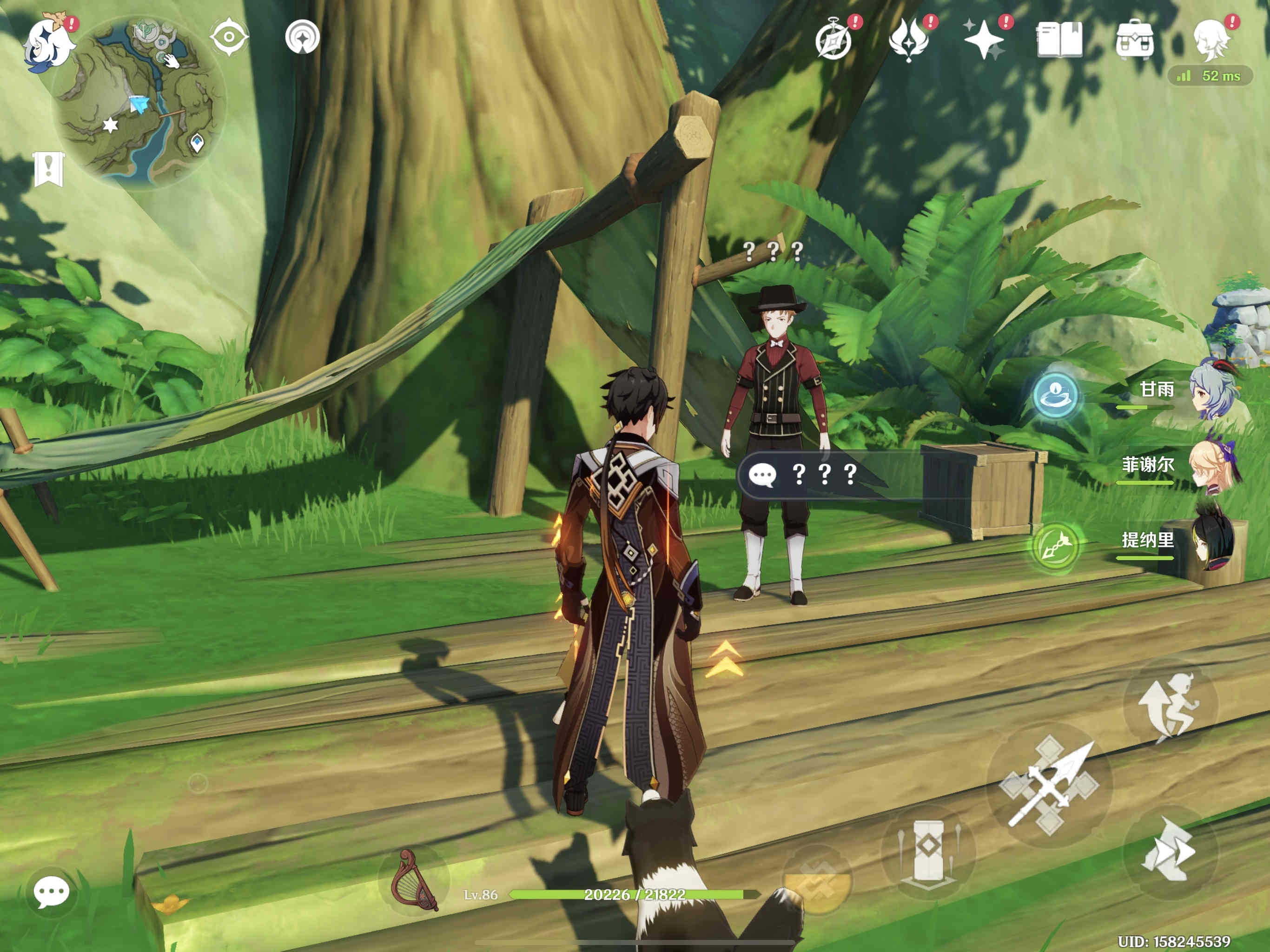Open the adventurer handbook compass icon

click(x=833, y=40)
